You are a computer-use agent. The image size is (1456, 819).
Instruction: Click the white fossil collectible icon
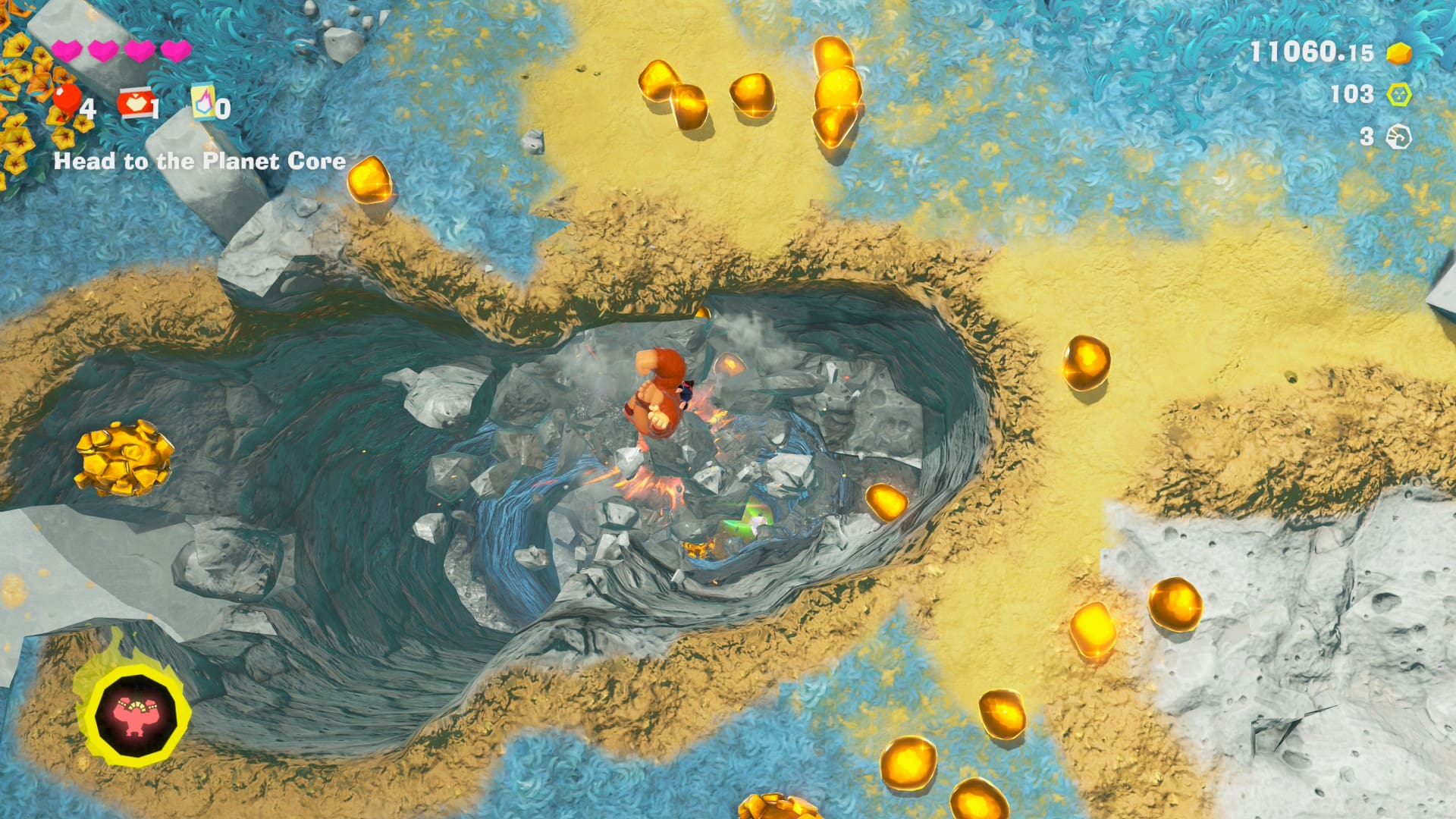click(x=1398, y=137)
